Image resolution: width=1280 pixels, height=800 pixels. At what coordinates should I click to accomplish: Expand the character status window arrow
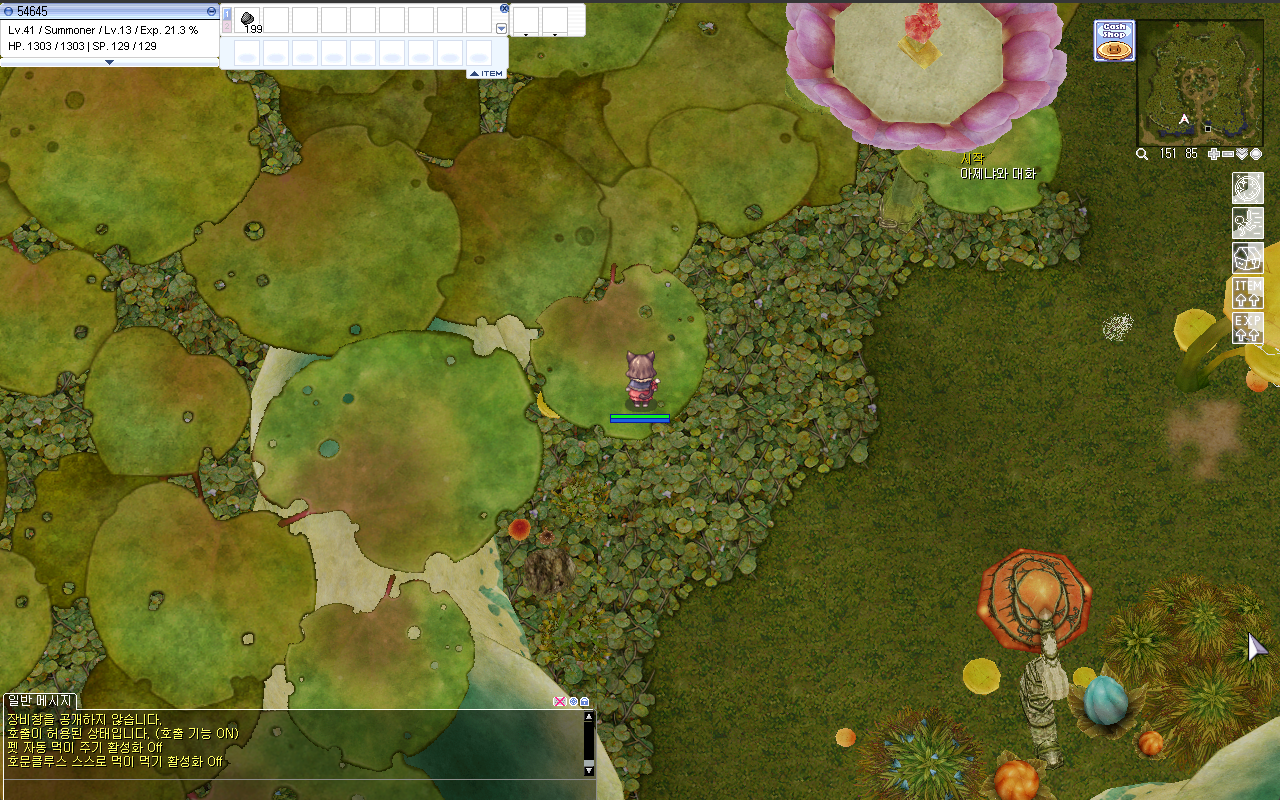point(109,62)
